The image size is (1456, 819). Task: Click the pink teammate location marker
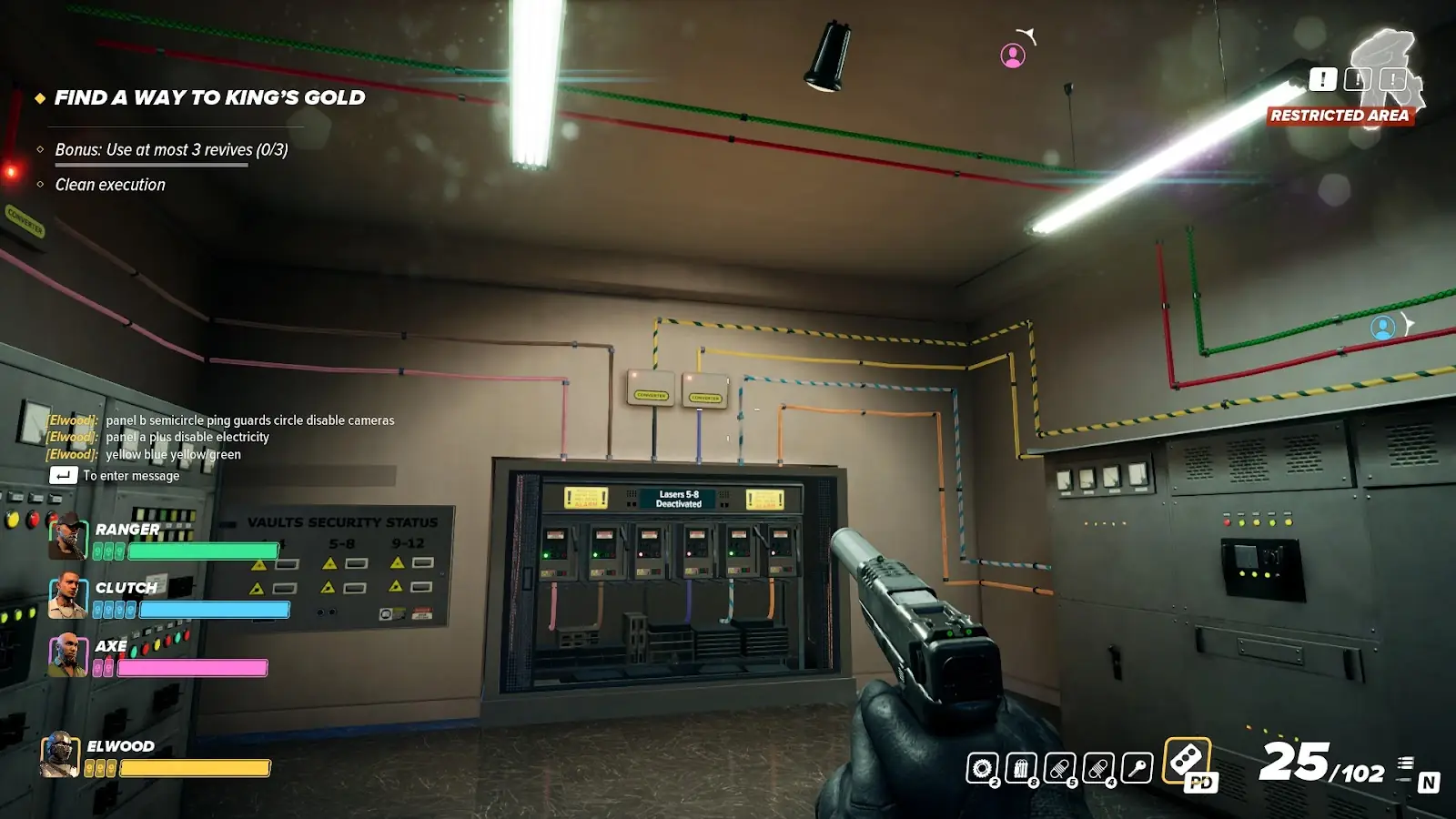coord(1013,56)
